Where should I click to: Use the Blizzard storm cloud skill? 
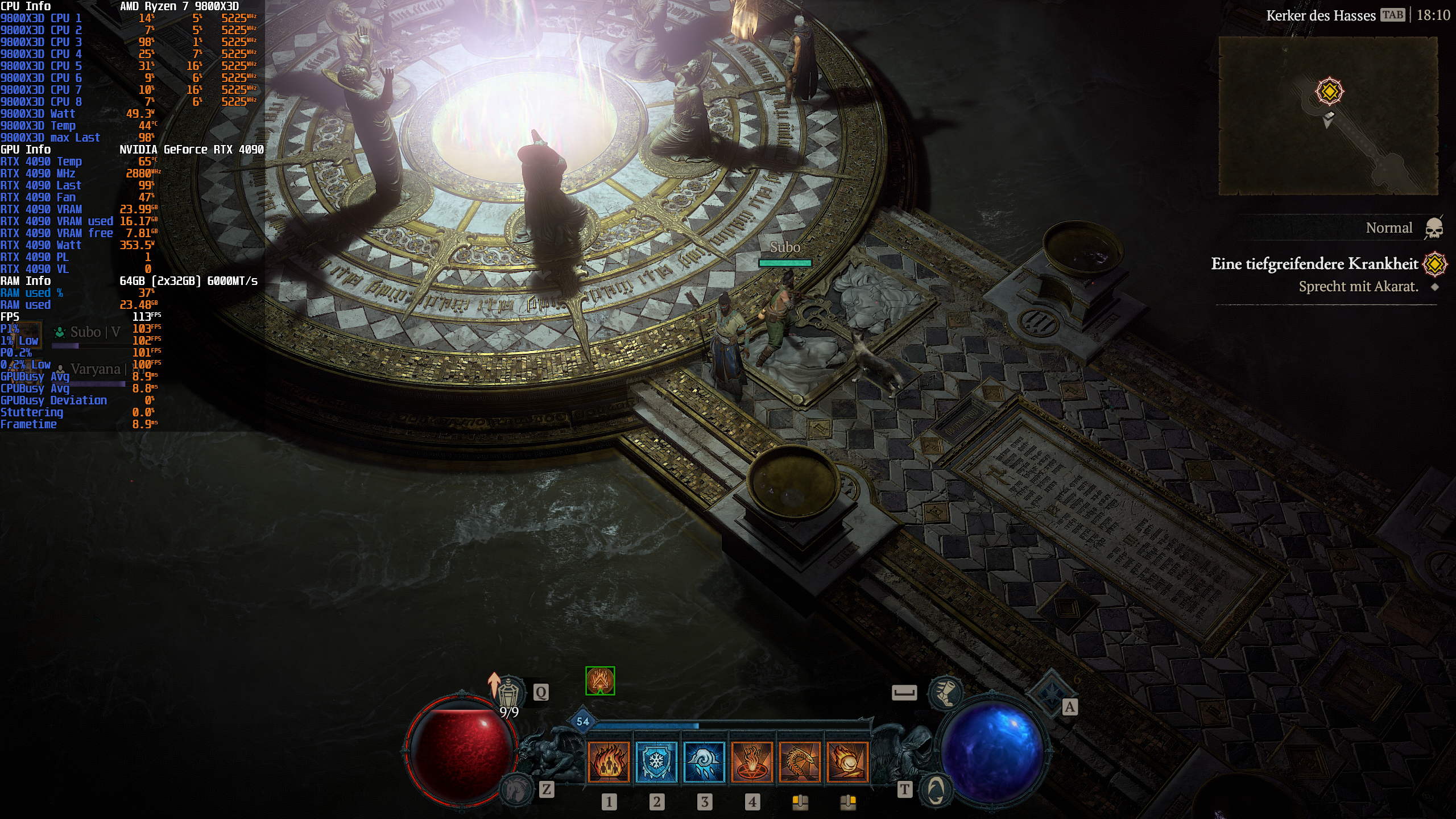tap(704, 762)
